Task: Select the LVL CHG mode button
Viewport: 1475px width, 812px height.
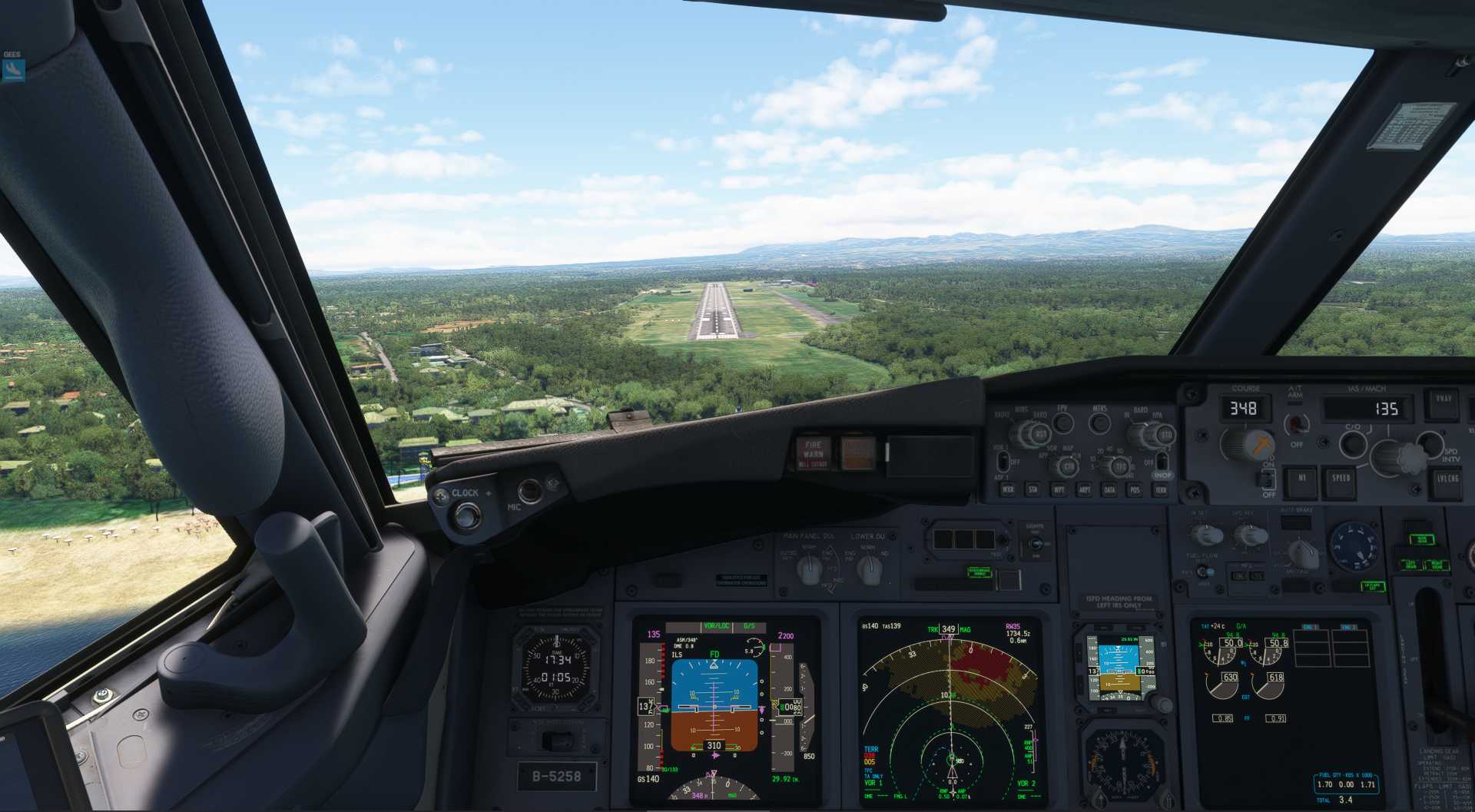Action: coord(1447,479)
